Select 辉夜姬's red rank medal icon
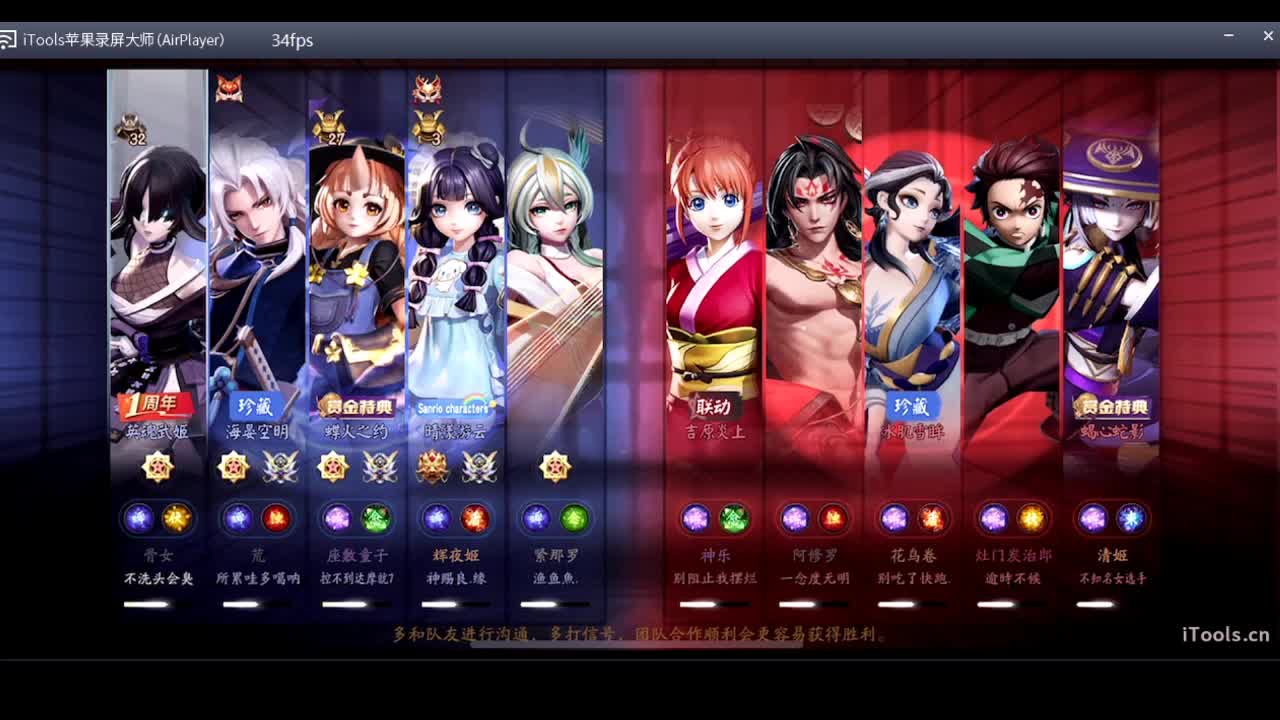1280x720 pixels. (x=433, y=467)
